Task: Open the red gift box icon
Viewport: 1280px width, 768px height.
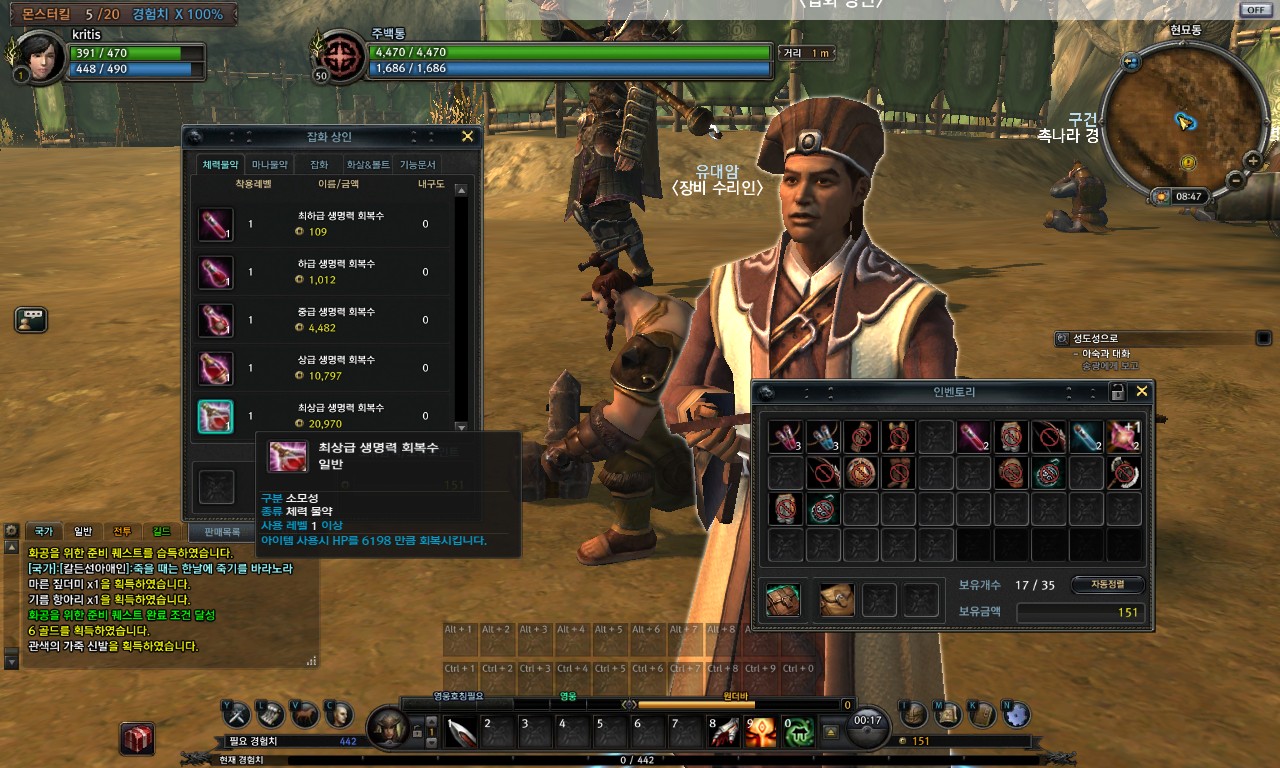Action: [x=137, y=738]
